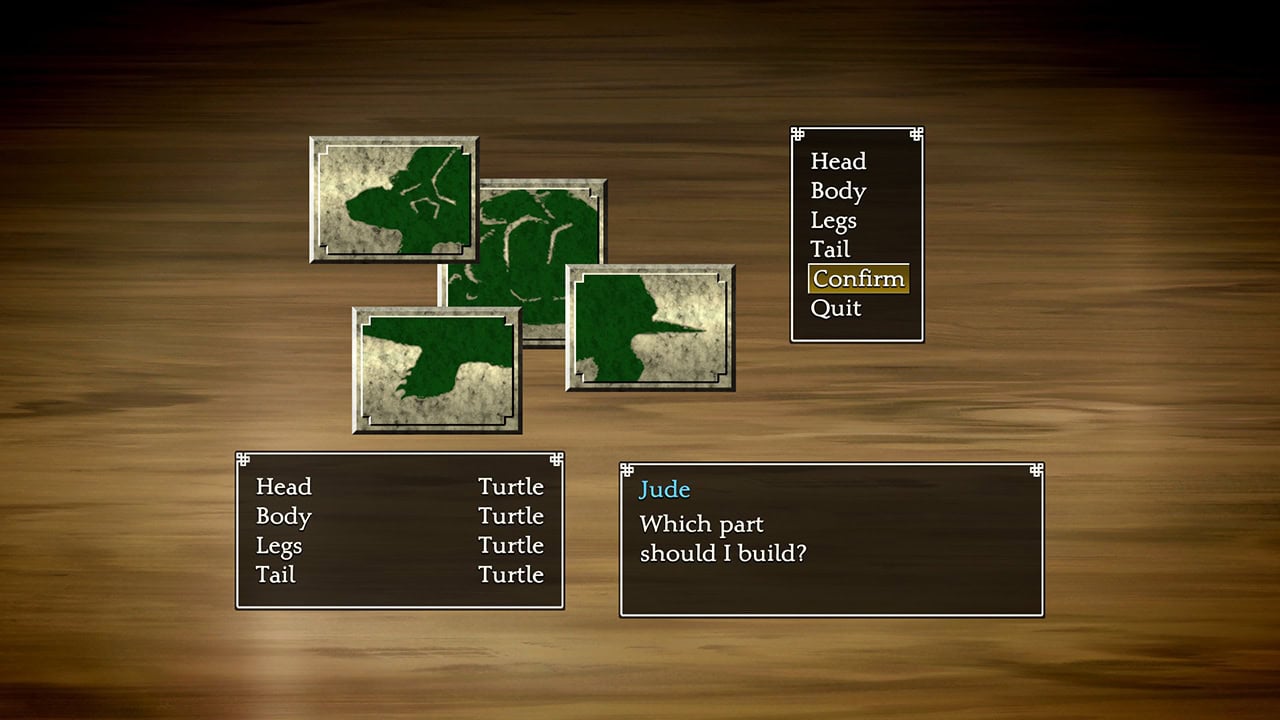Choose Body from the part menu
Screen dimensions: 1280x720
(x=838, y=191)
